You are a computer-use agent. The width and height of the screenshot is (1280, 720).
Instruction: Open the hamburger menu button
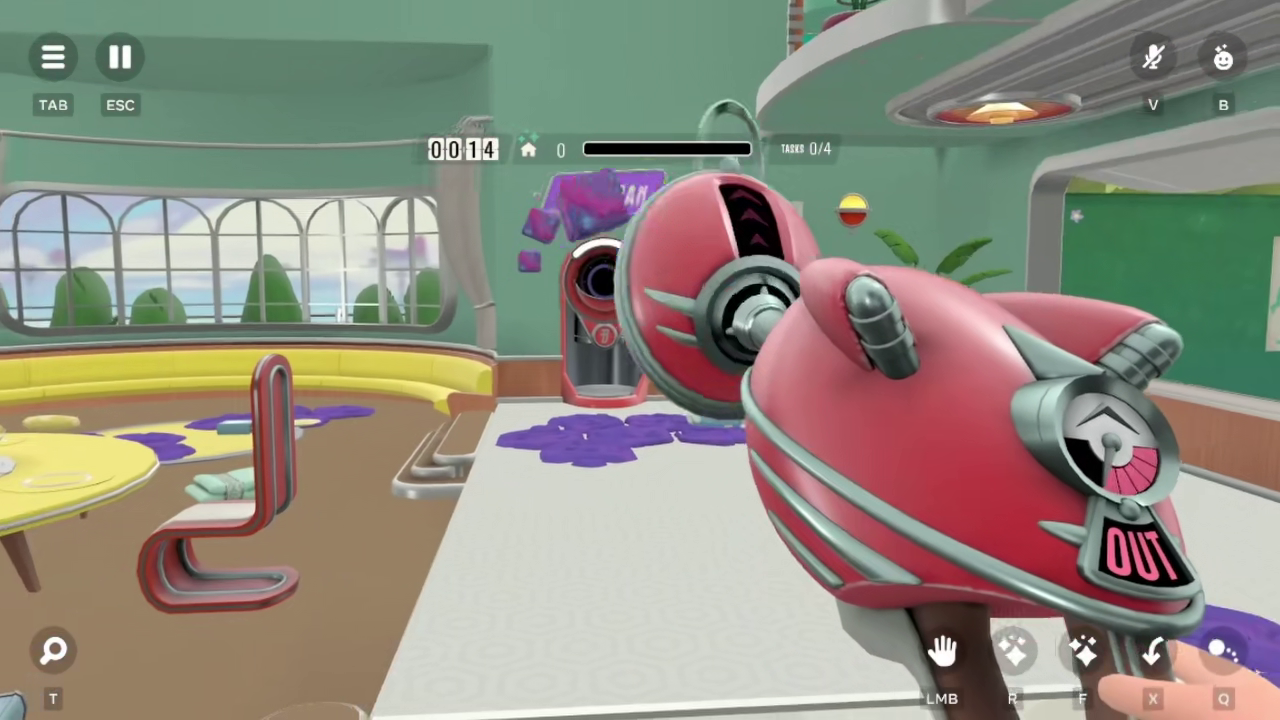(x=53, y=57)
